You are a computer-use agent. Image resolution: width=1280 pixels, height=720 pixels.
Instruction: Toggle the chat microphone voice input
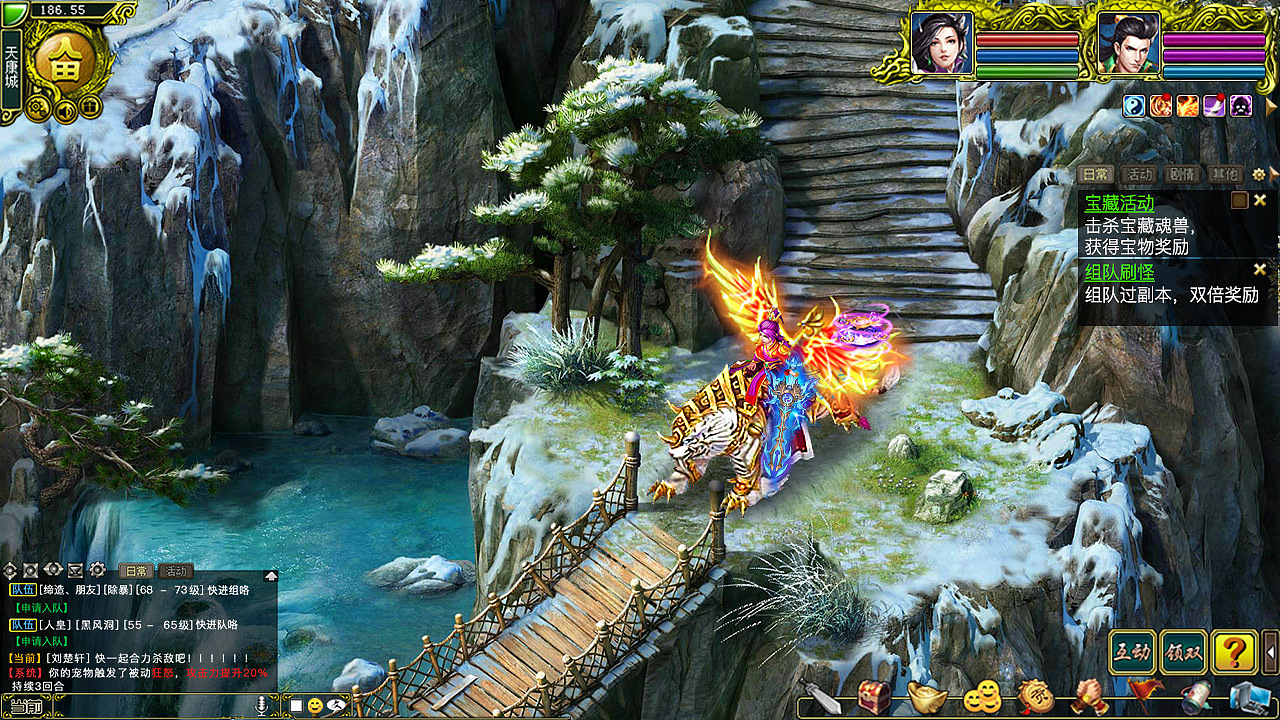263,706
